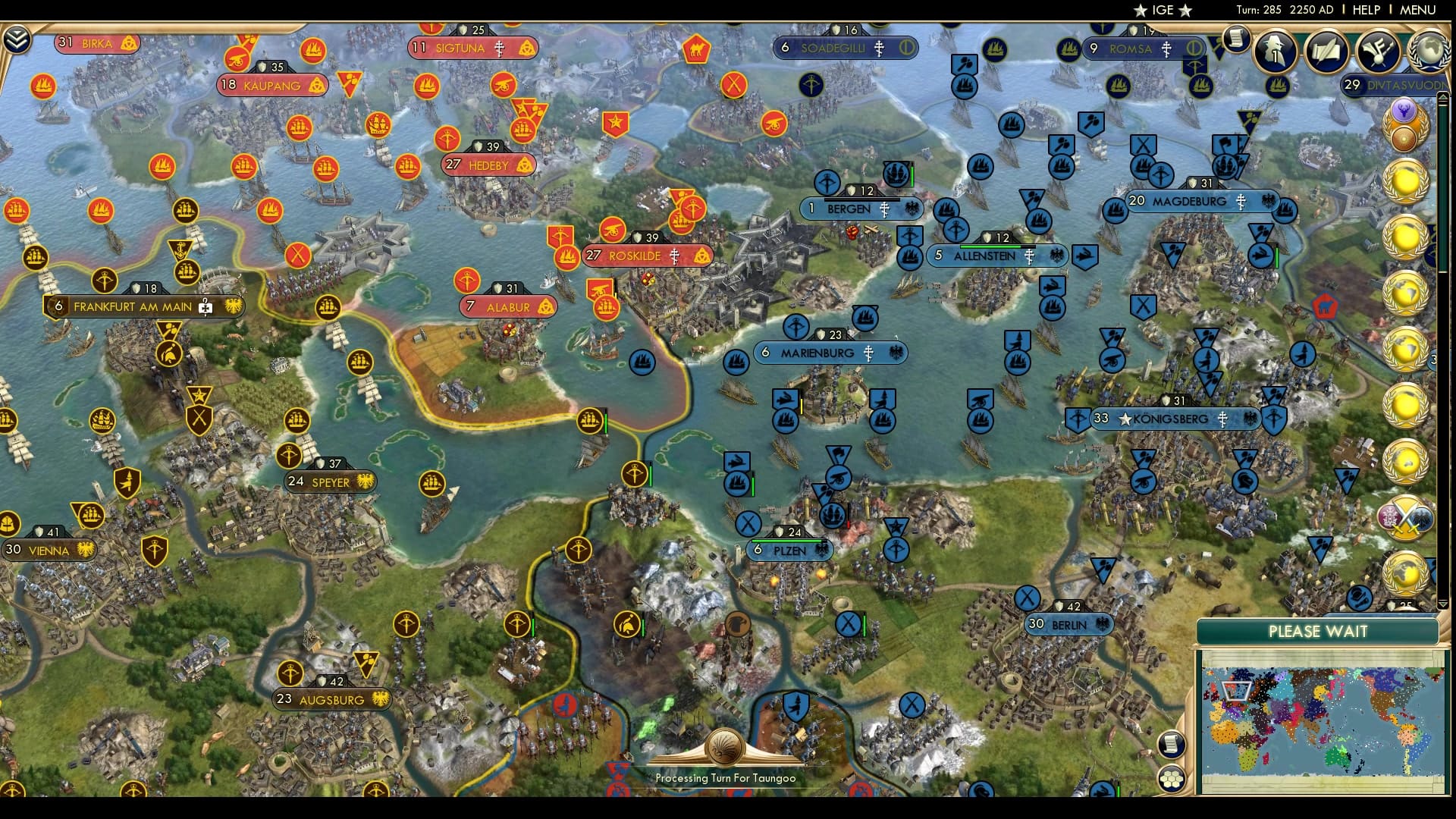
Task: Click the capital star on Königsberg's banner
Action: (1125, 419)
